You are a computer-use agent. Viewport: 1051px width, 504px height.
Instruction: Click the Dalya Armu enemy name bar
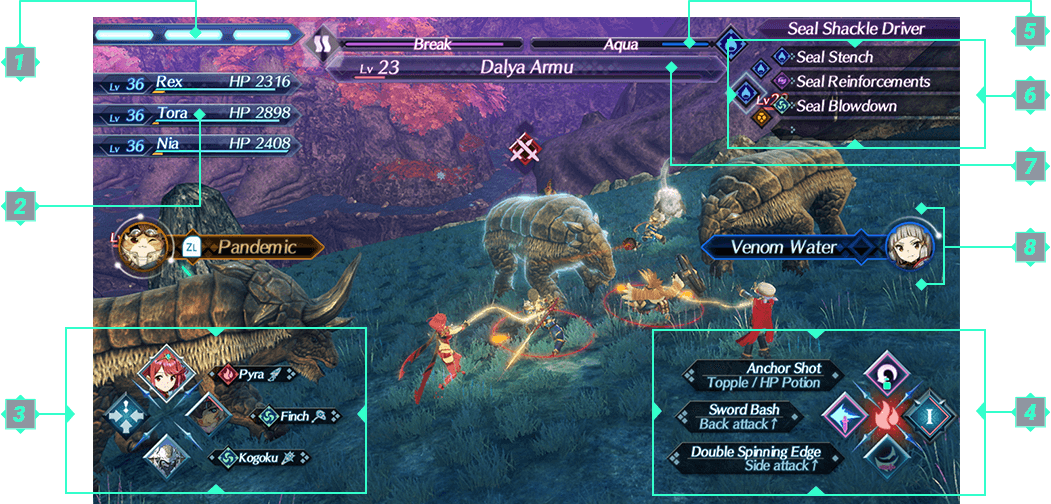click(x=527, y=68)
